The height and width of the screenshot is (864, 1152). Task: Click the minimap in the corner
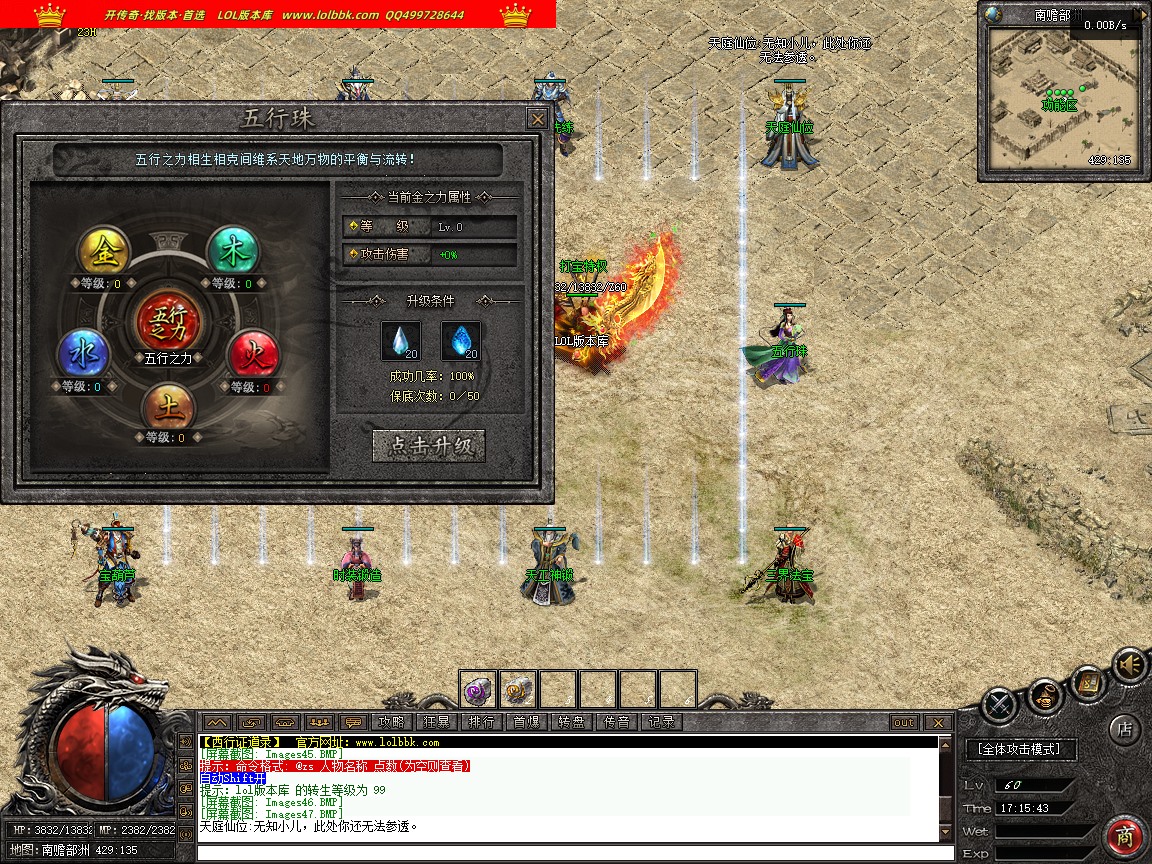click(1062, 97)
